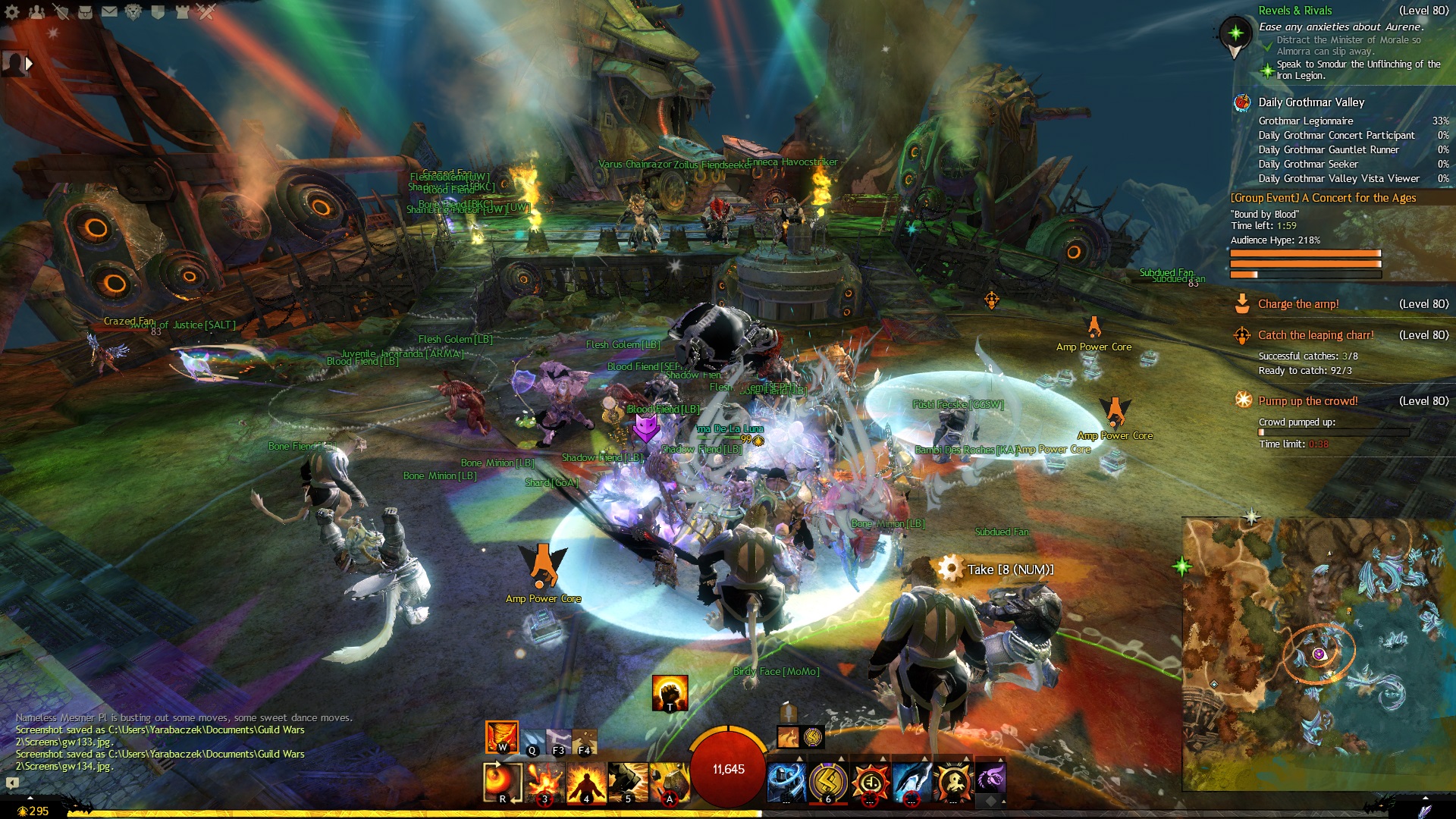Open the gear-shaped game menu

(x=12, y=11)
